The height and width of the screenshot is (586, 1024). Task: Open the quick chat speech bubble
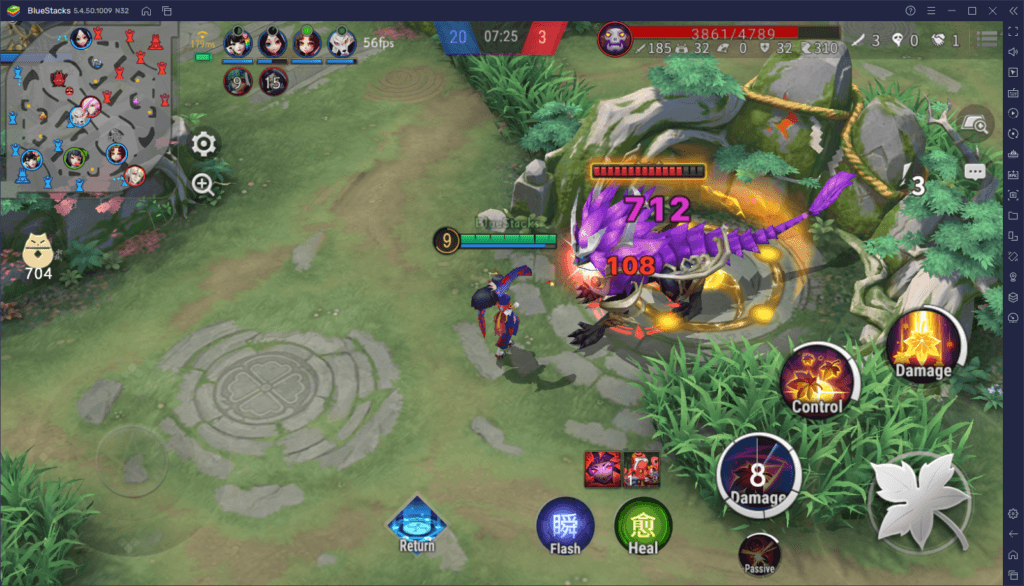click(975, 171)
